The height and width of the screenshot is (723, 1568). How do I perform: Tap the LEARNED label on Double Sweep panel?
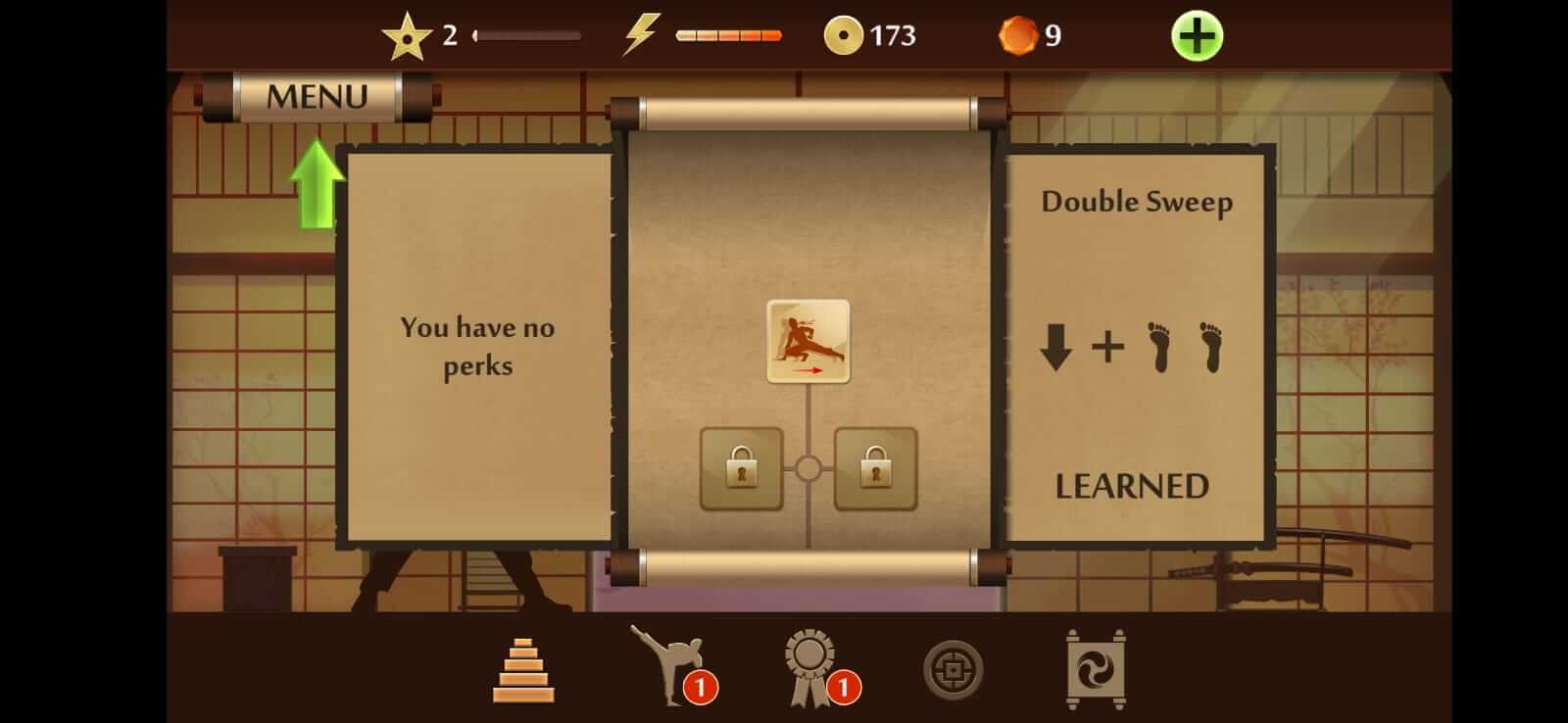(x=1133, y=484)
